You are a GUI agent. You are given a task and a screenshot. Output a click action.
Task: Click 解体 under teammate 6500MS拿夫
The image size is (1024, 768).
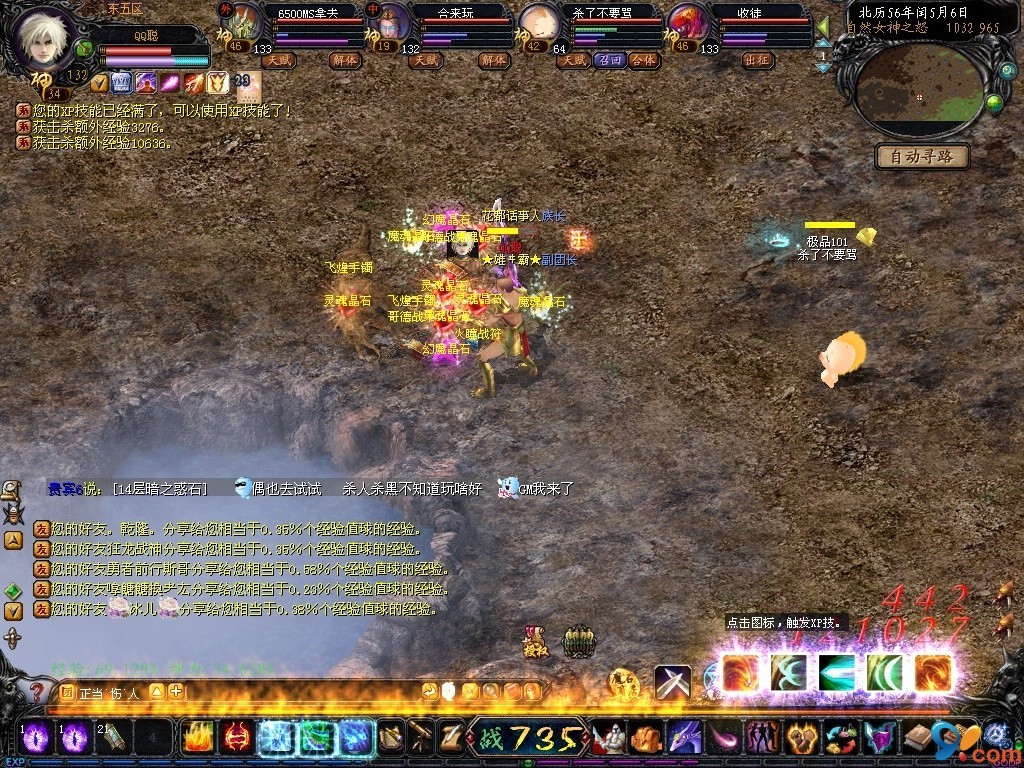(x=345, y=60)
